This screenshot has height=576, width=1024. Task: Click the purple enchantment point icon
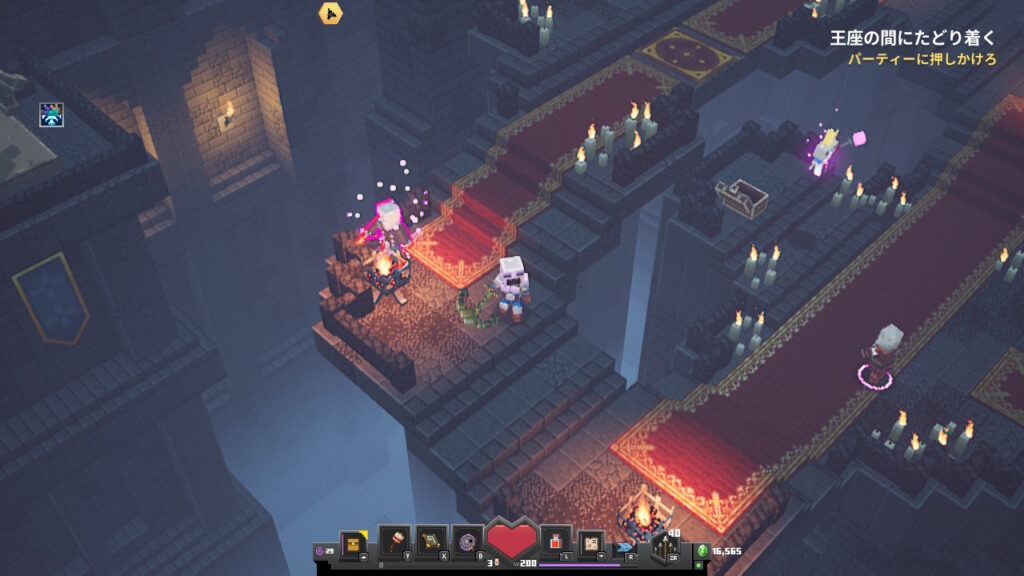coord(321,550)
